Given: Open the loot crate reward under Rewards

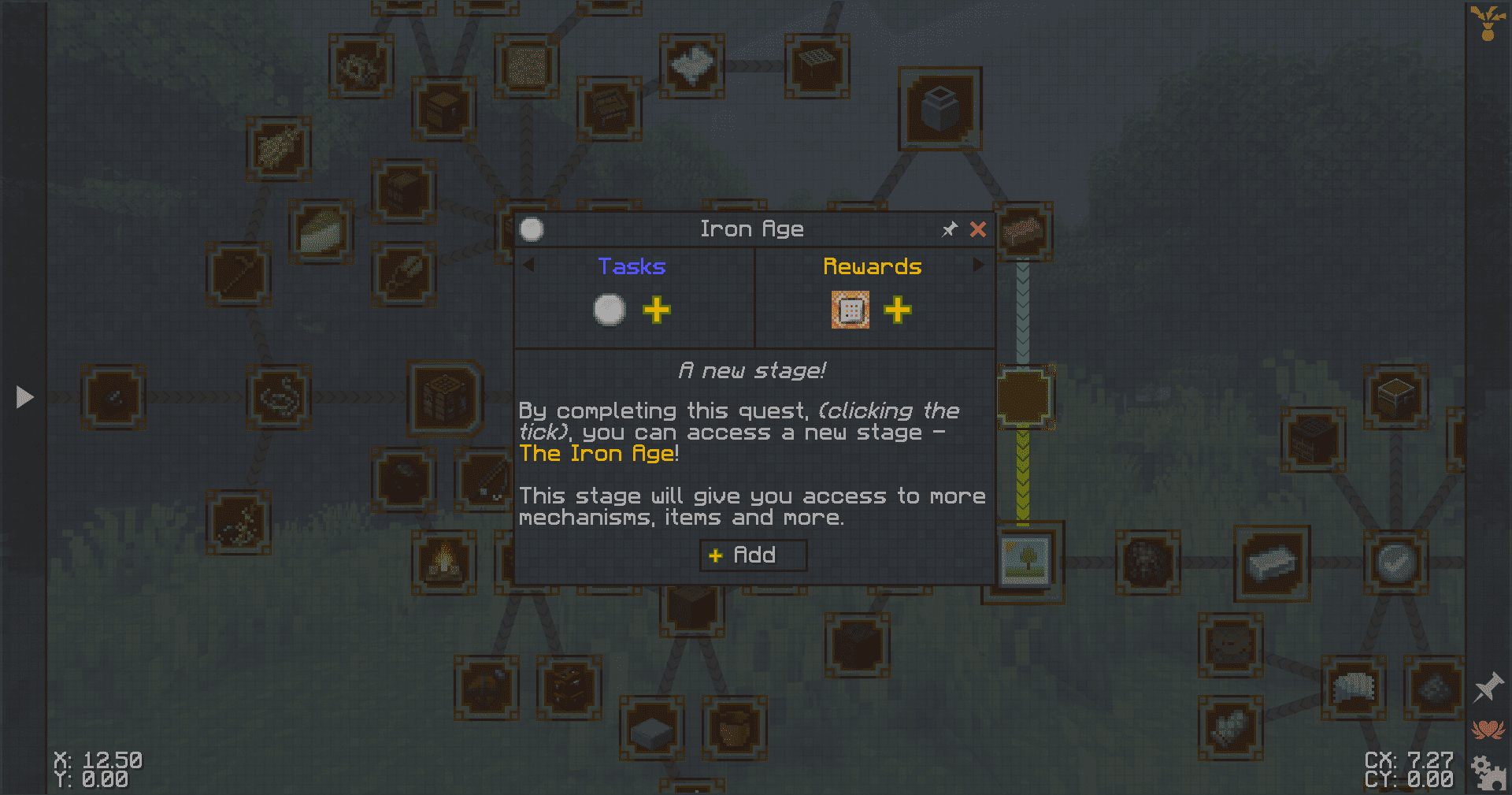Looking at the screenshot, I should point(850,310).
